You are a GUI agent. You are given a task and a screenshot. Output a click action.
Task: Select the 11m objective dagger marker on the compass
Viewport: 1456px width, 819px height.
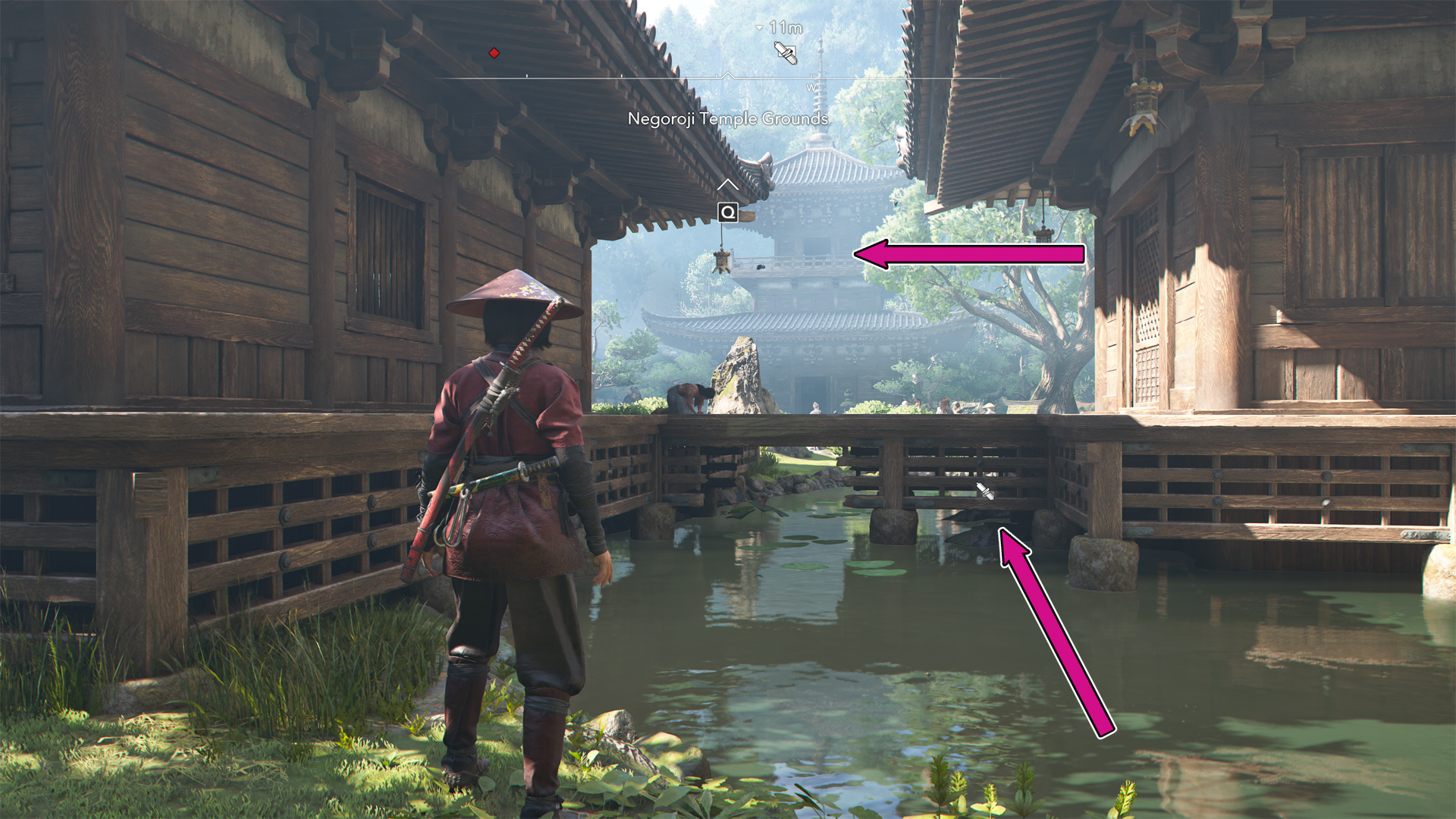(x=785, y=53)
